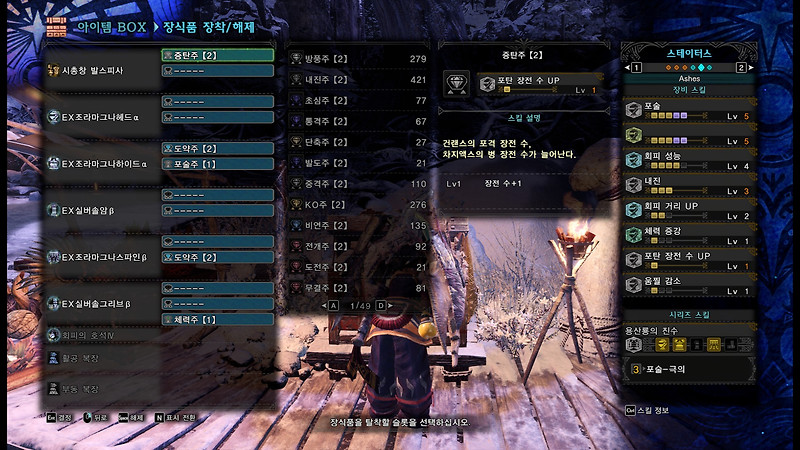This screenshot has width=800, height=450.
Task: Go to the previous decoration list page
Action: click(x=333, y=305)
